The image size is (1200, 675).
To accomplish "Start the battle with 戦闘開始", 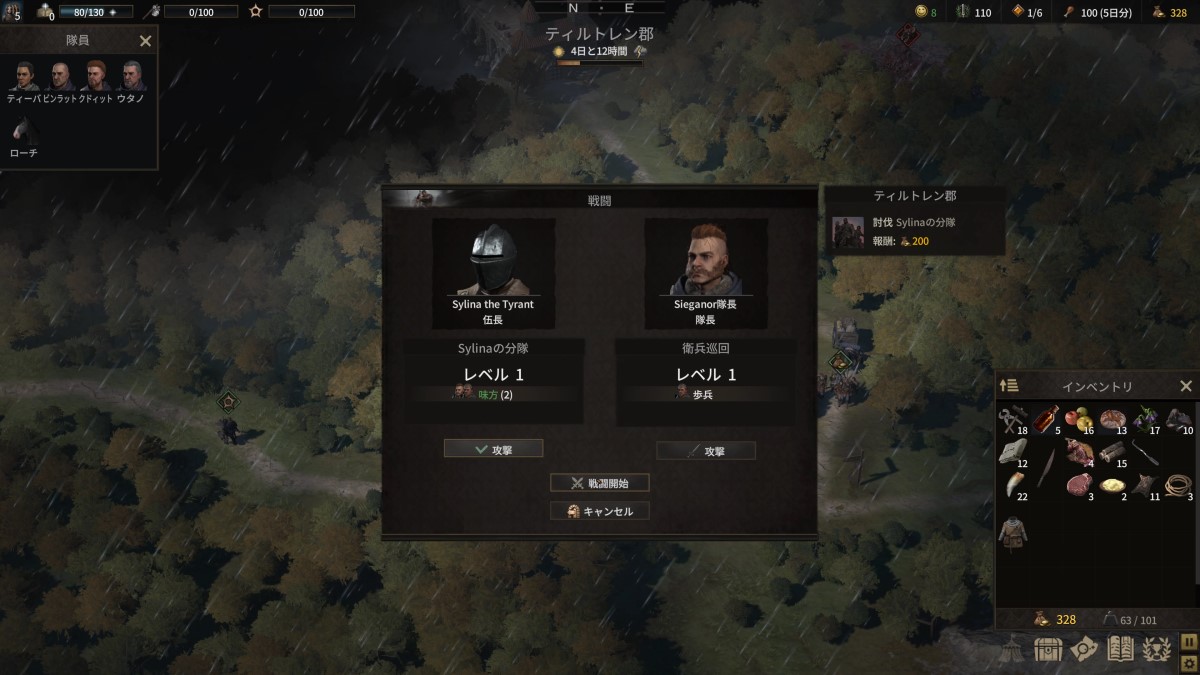I will (x=600, y=483).
